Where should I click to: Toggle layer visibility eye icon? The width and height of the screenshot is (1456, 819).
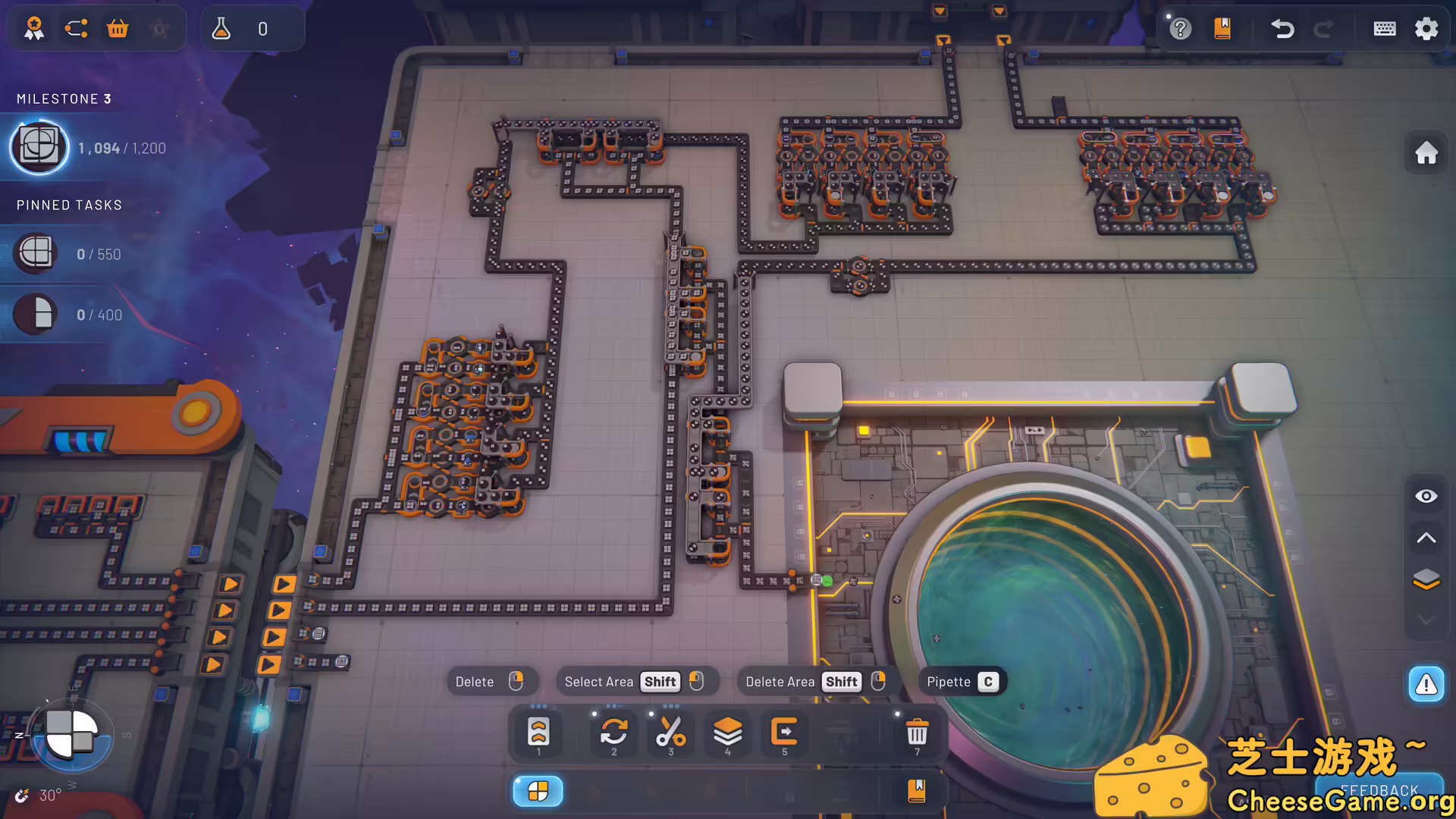pyautogui.click(x=1426, y=496)
